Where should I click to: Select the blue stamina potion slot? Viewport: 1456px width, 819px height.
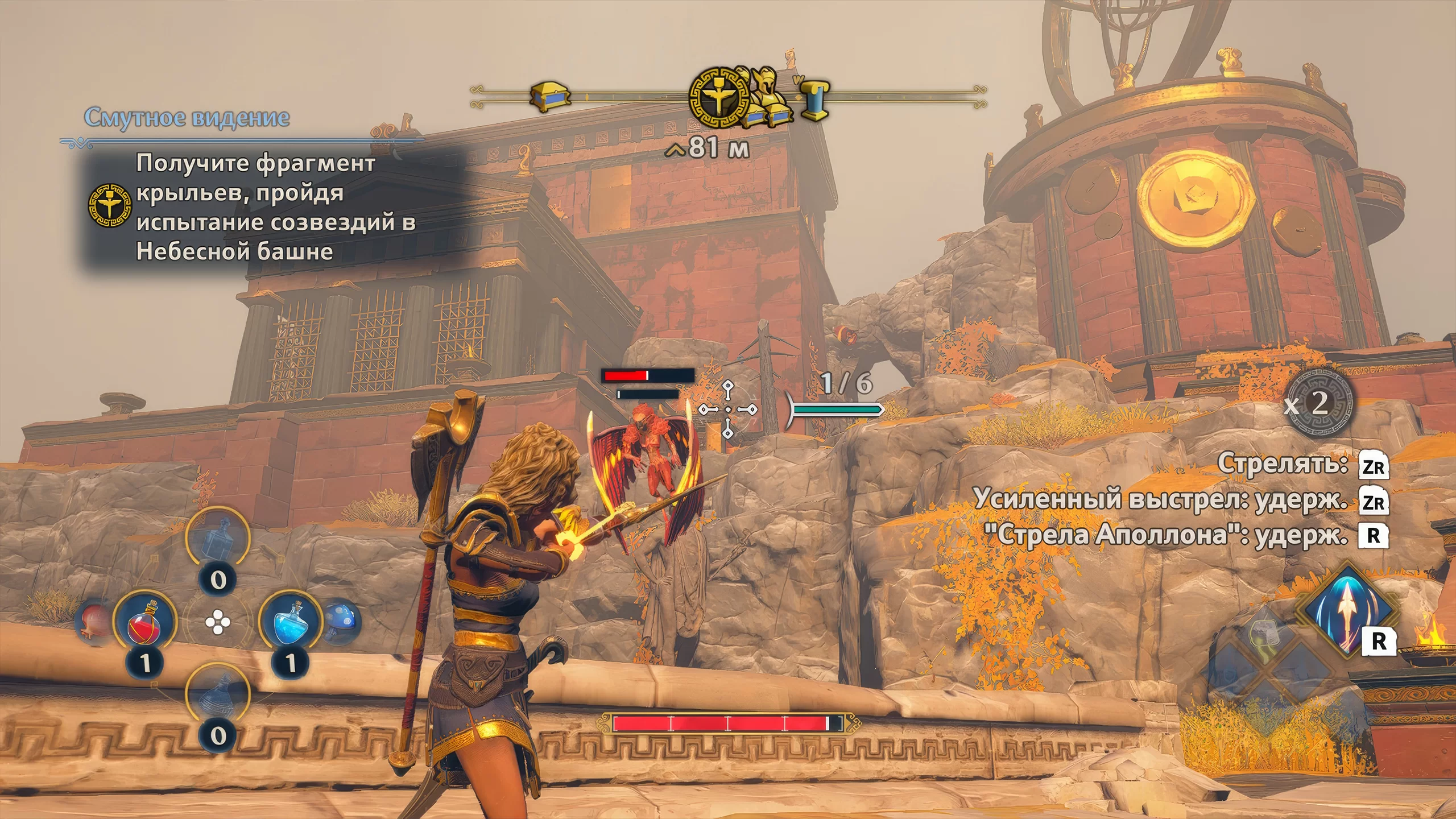tap(290, 621)
